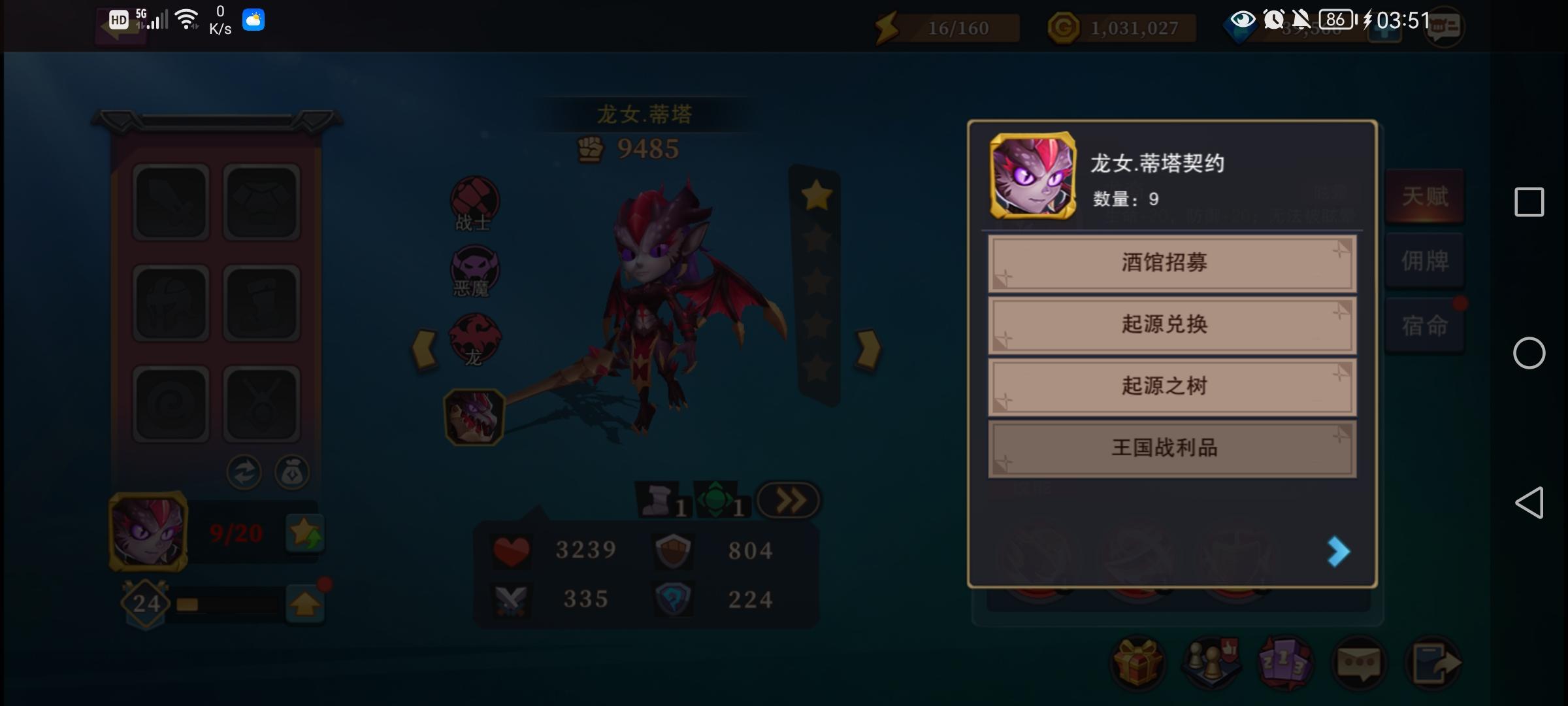This screenshot has width=1568, height=706.
Task: Show the previous hero with left arrow
Action: coord(425,349)
